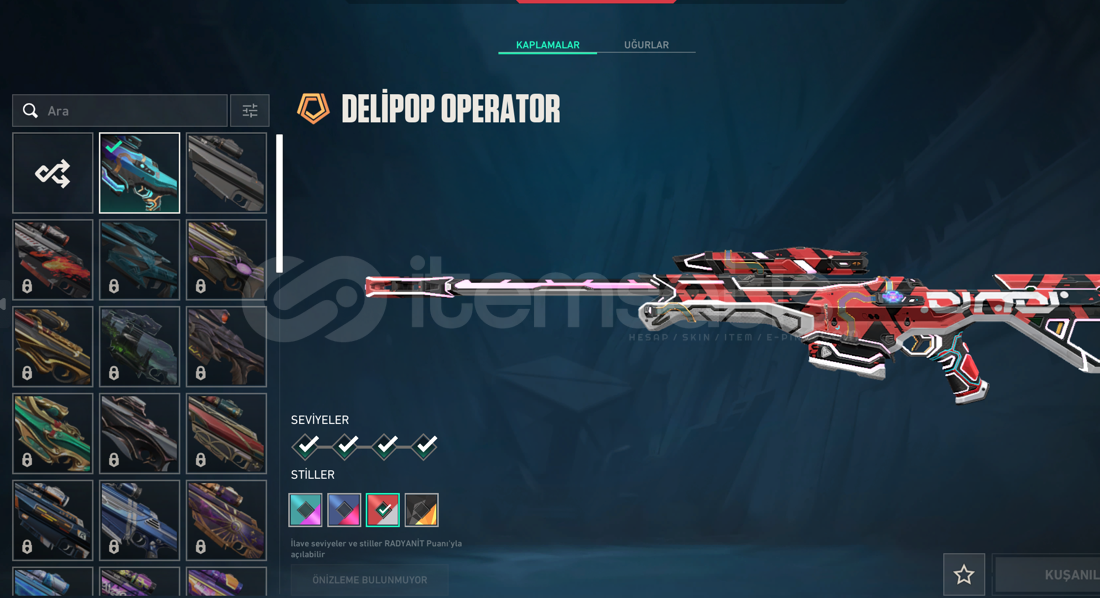Select the locked skin with purple orb

226,260
